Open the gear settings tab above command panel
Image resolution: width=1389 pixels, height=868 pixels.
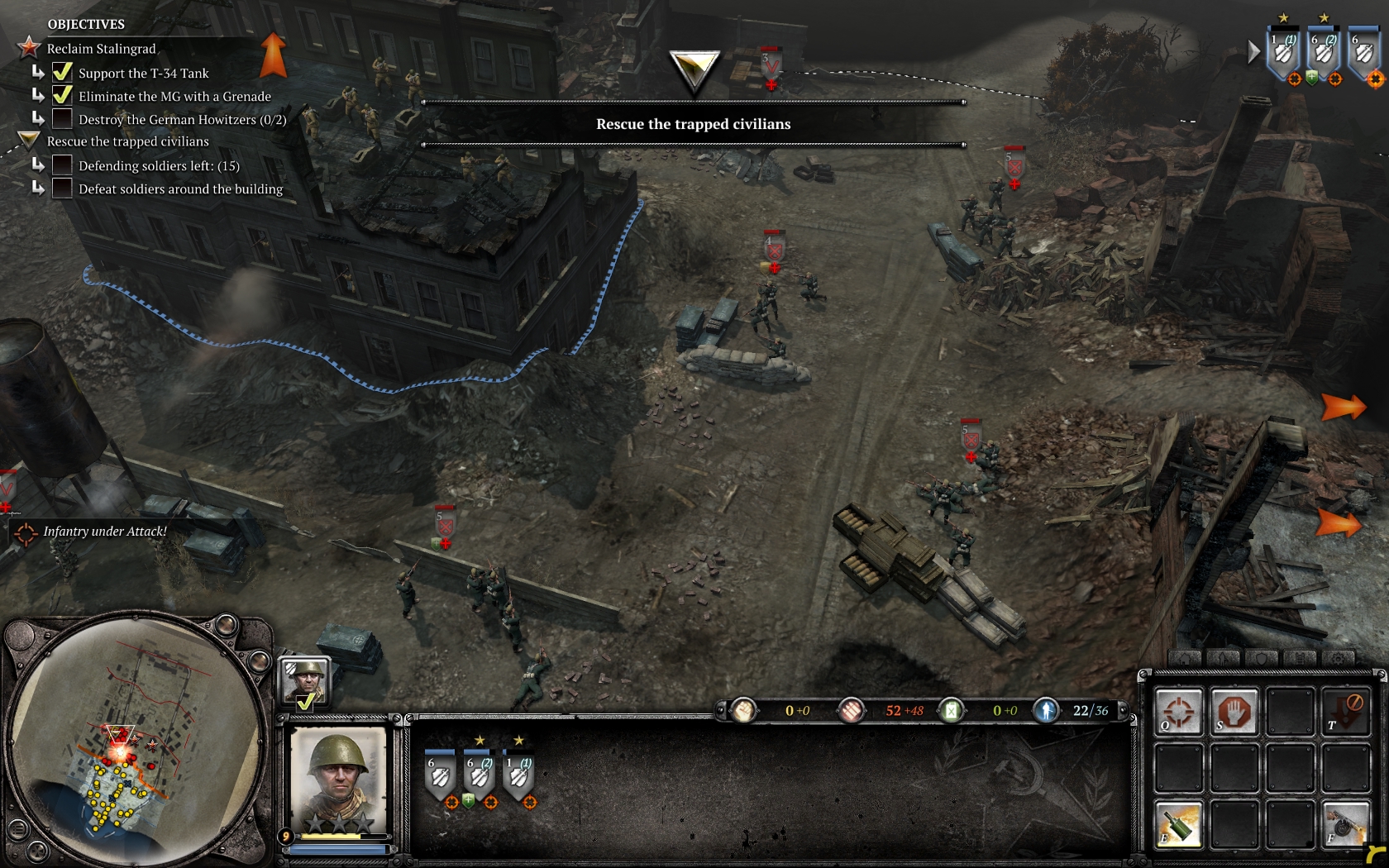[1339, 659]
